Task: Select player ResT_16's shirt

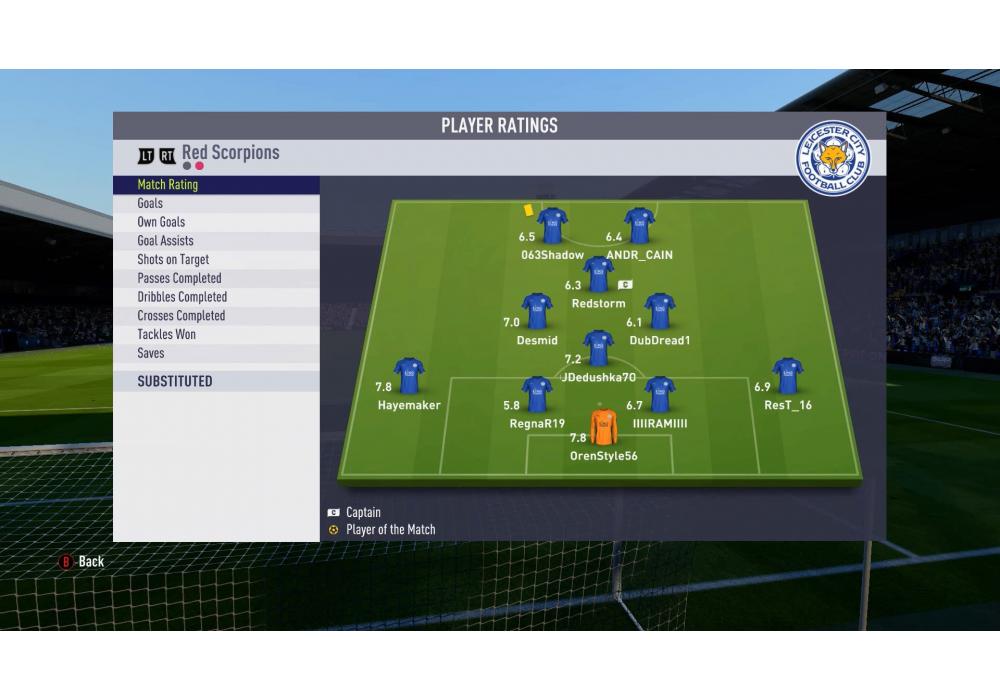Action: 788,377
